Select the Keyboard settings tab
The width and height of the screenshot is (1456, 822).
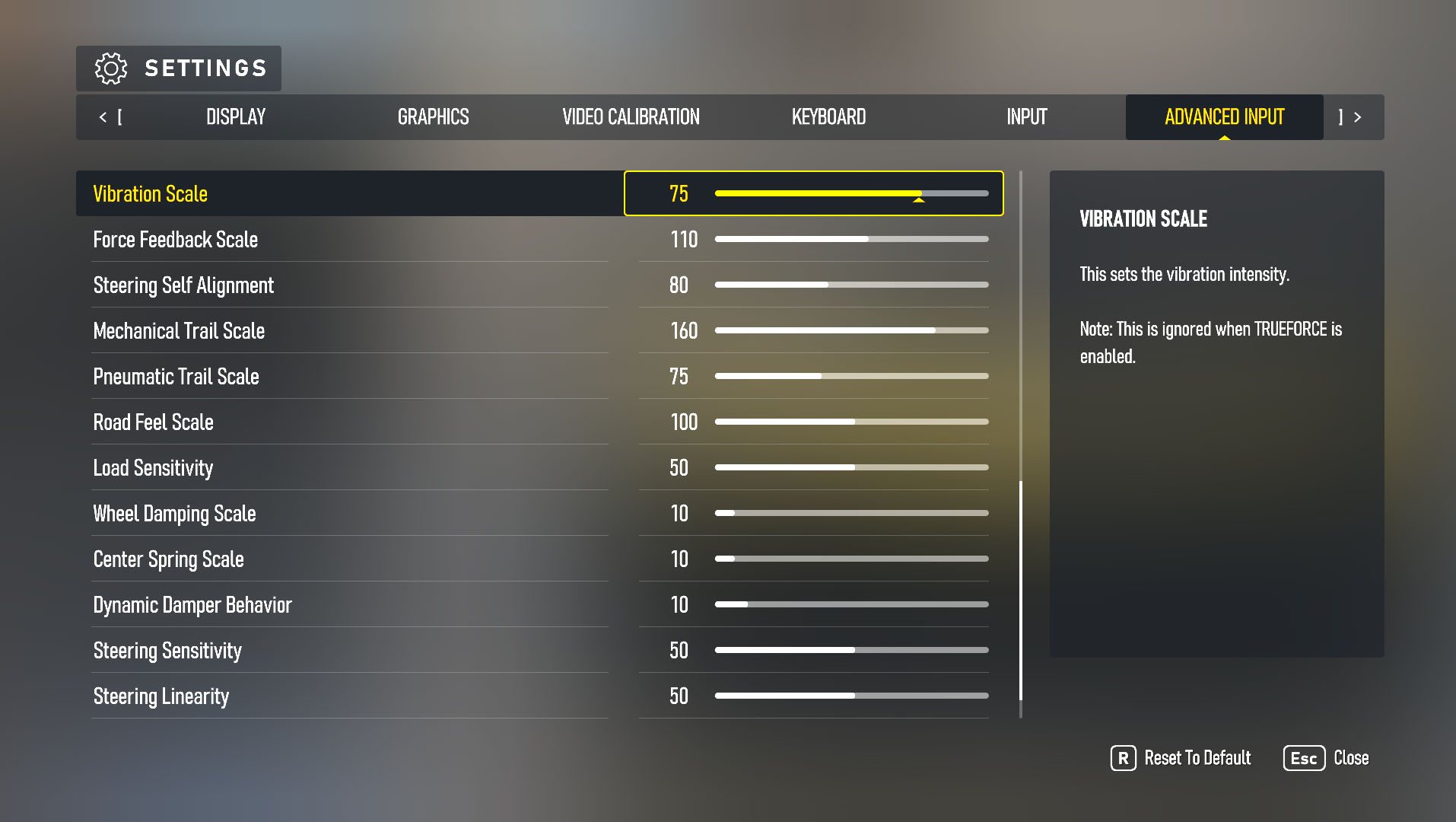tap(828, 117)
